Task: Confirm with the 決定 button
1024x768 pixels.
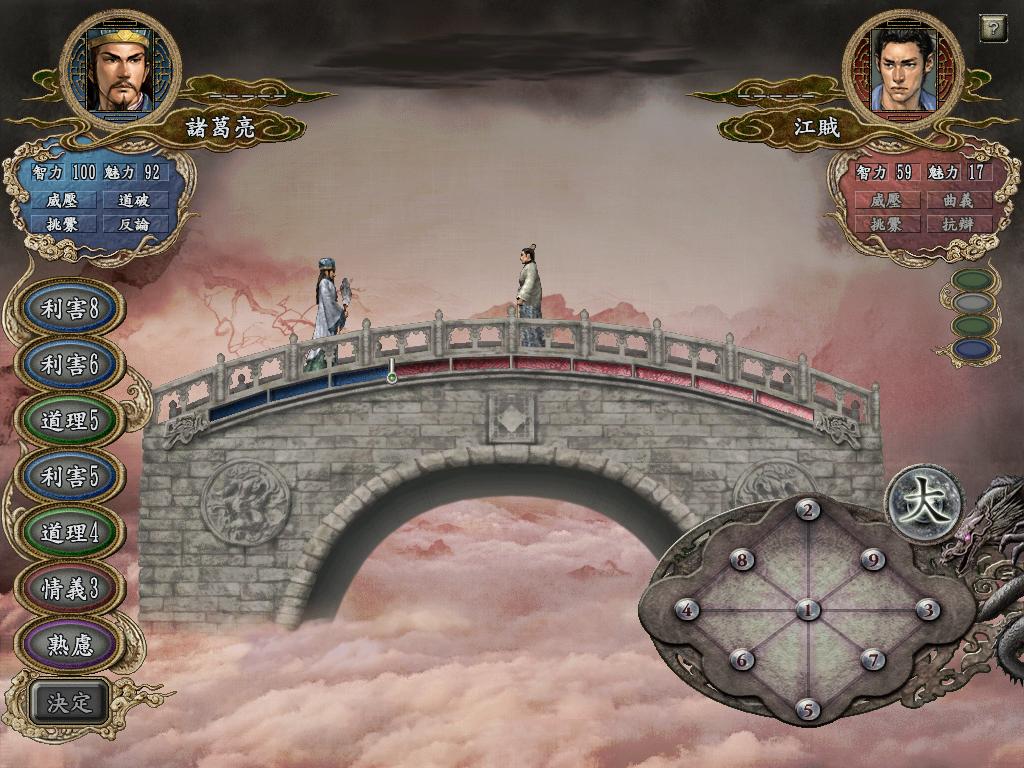Action: [69, 702]
